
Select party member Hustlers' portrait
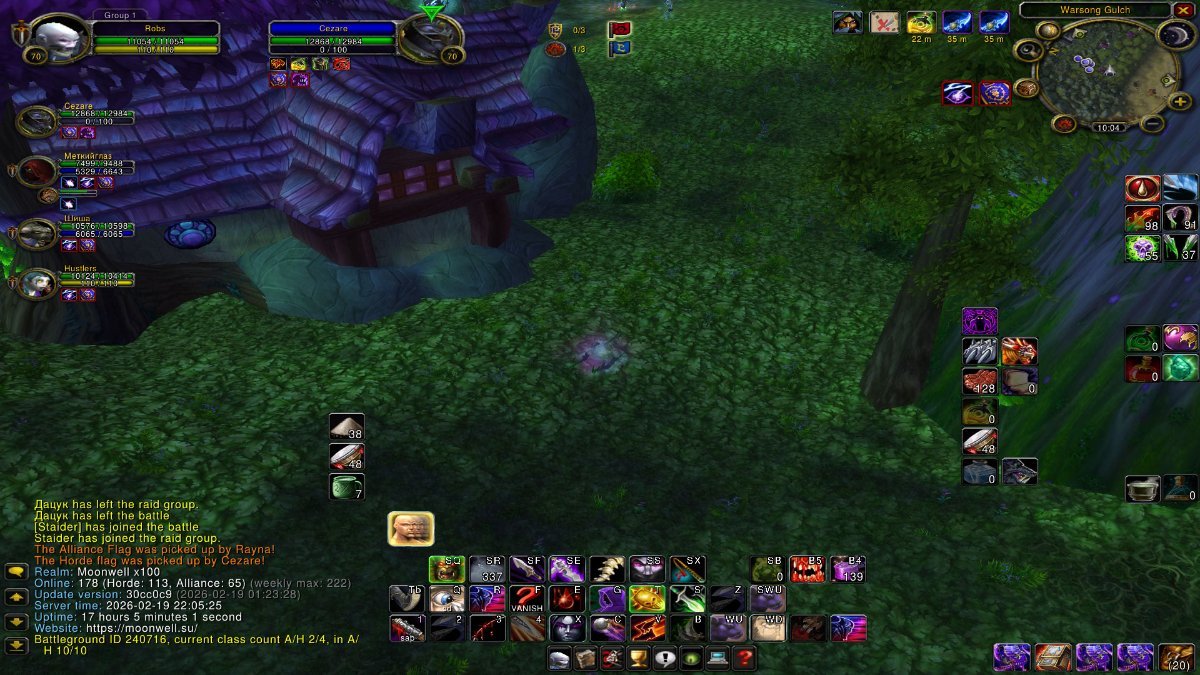(x=38, y=283)
